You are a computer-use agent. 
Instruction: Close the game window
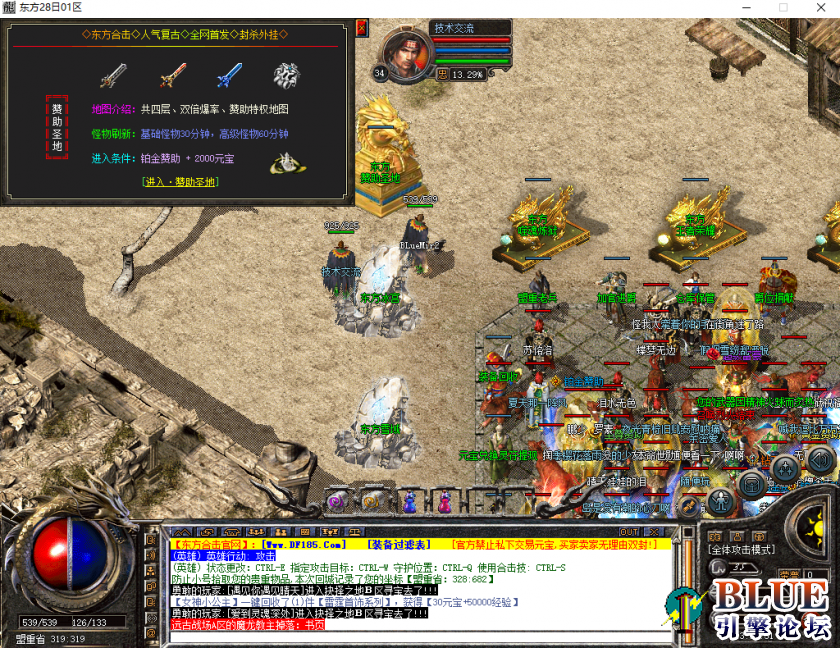(817, 7)
